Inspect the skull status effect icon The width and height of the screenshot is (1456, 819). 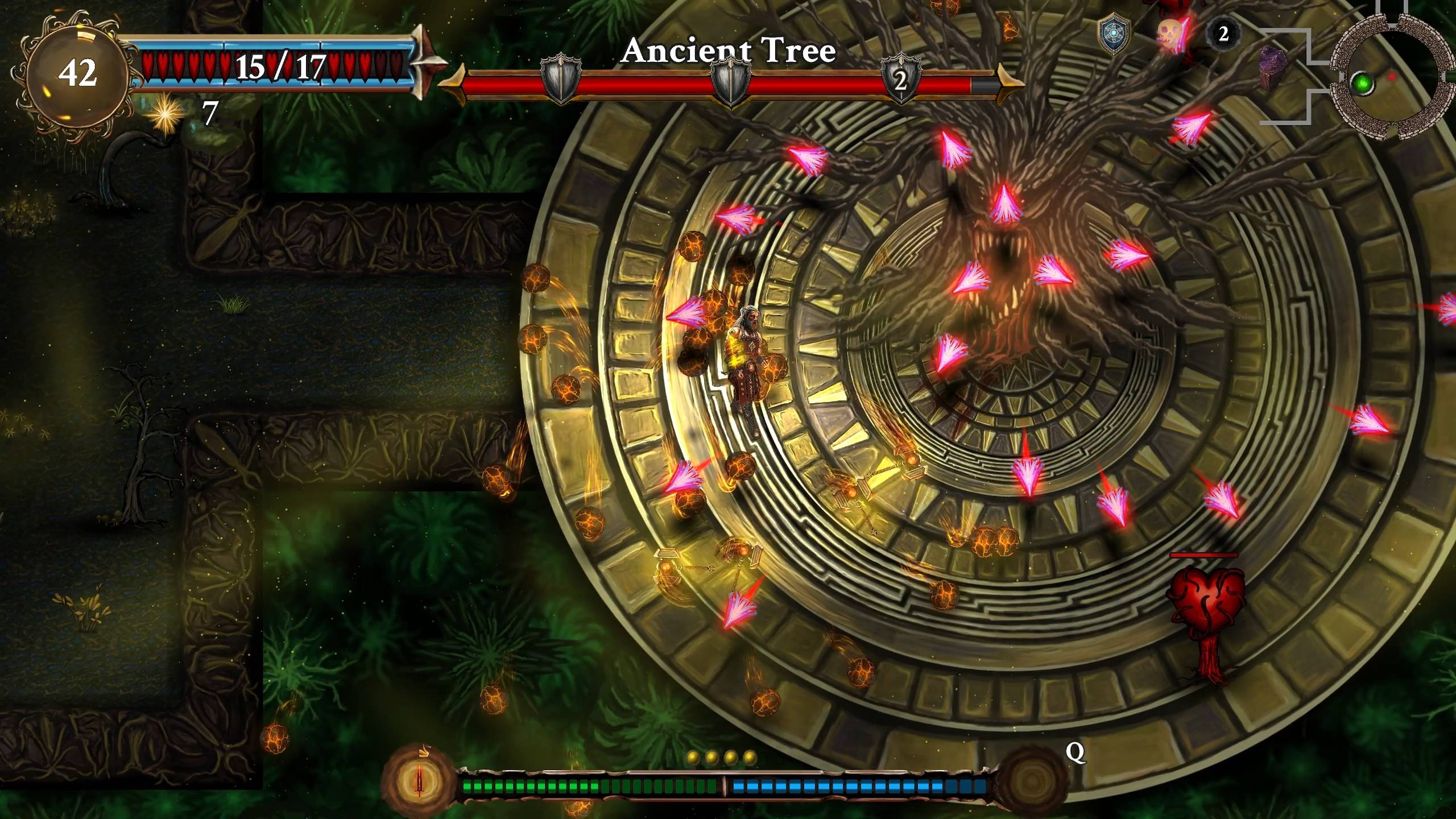pyautogui.click(x=1170, y=34)
